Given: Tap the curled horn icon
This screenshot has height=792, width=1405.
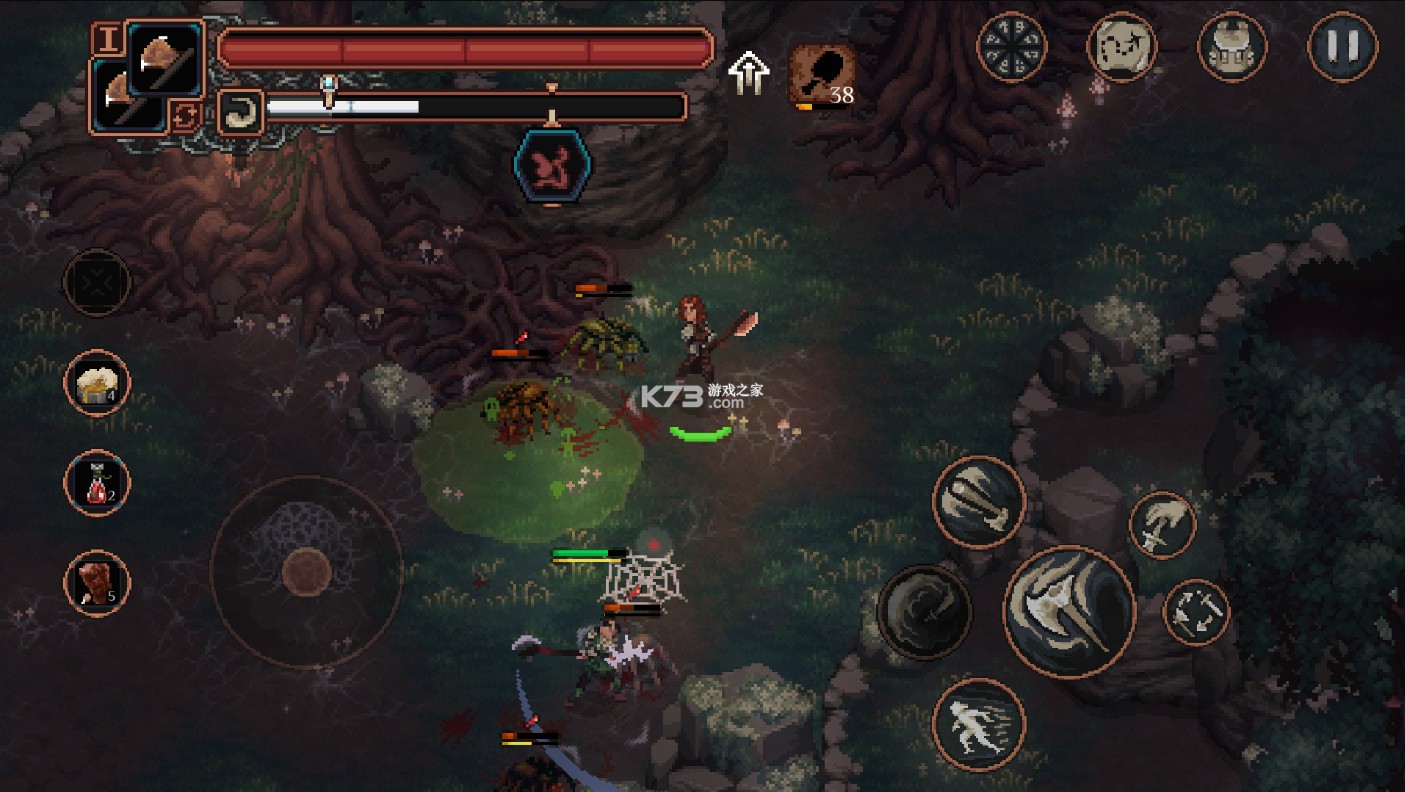Looking at the screenshot, I should click(x=240, y=111).
